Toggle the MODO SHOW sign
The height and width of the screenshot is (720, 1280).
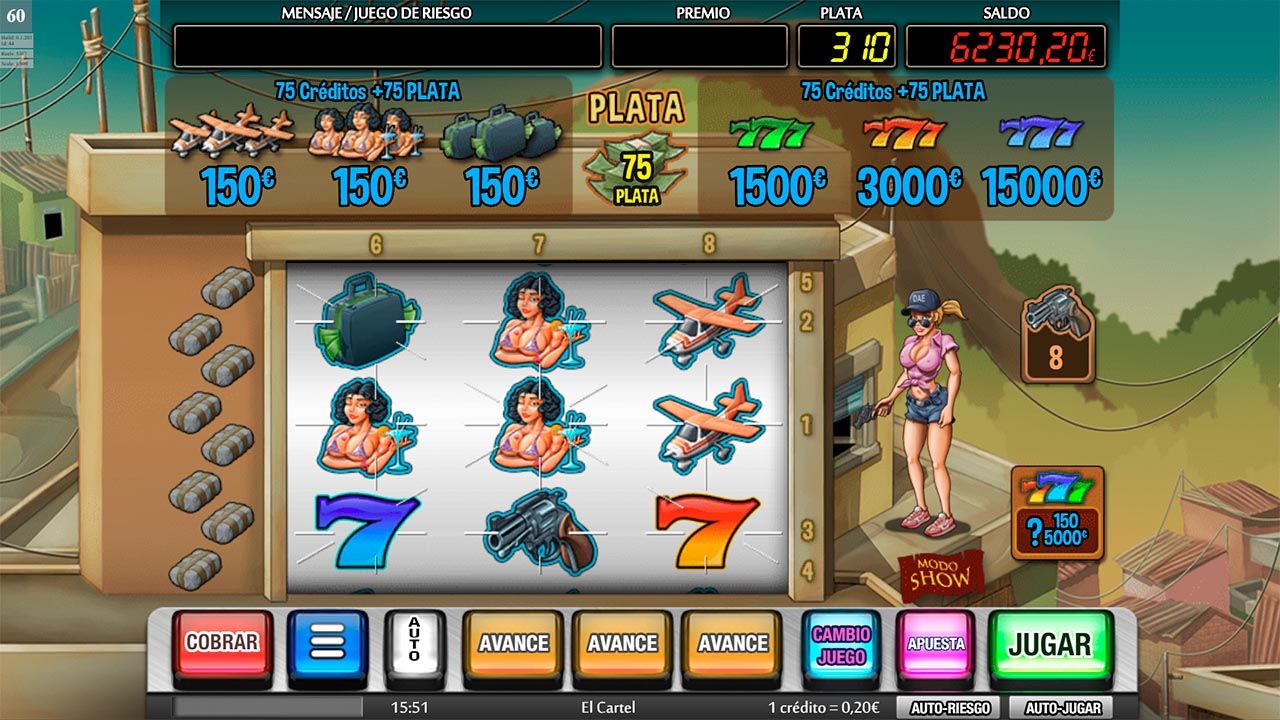click(x=940, y=574)
